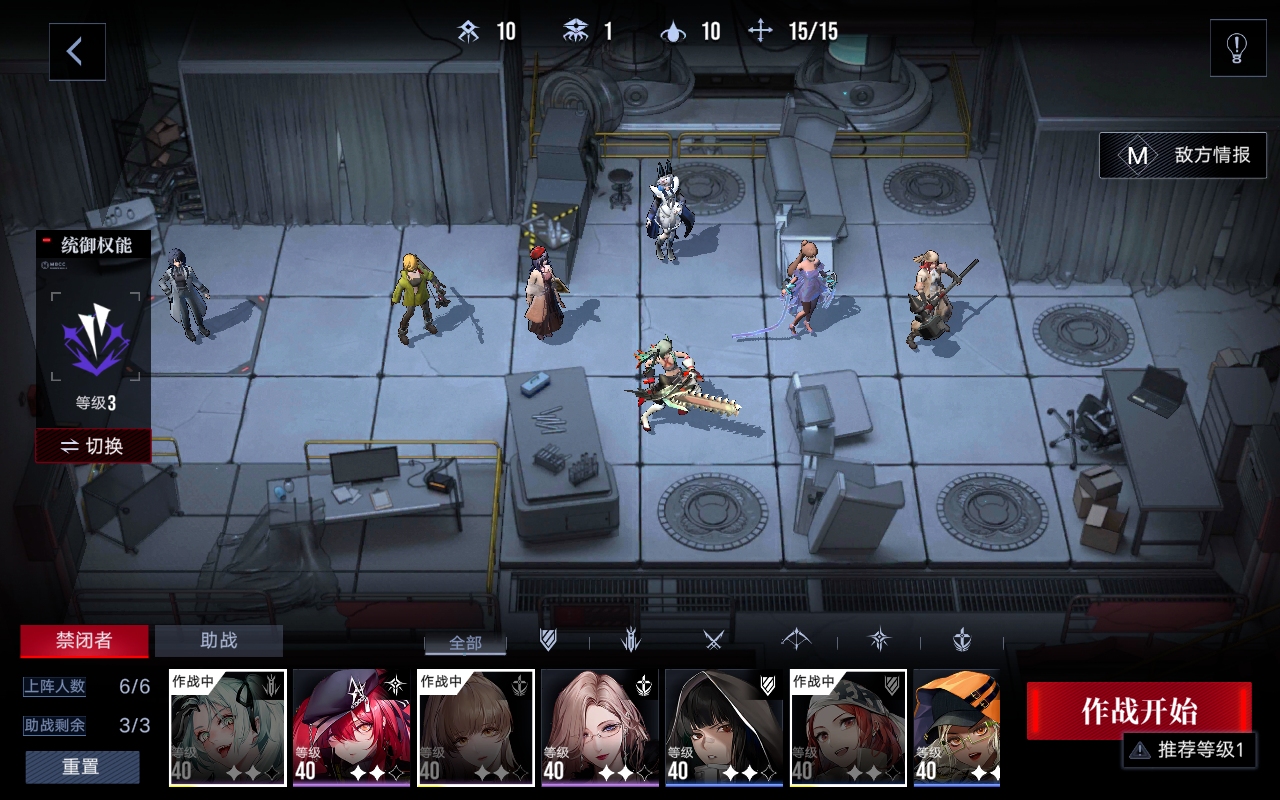The height and width of the screenshot is (800, 1280).
Task: Go back with the top-left arrow
Action: click(77, 52)
